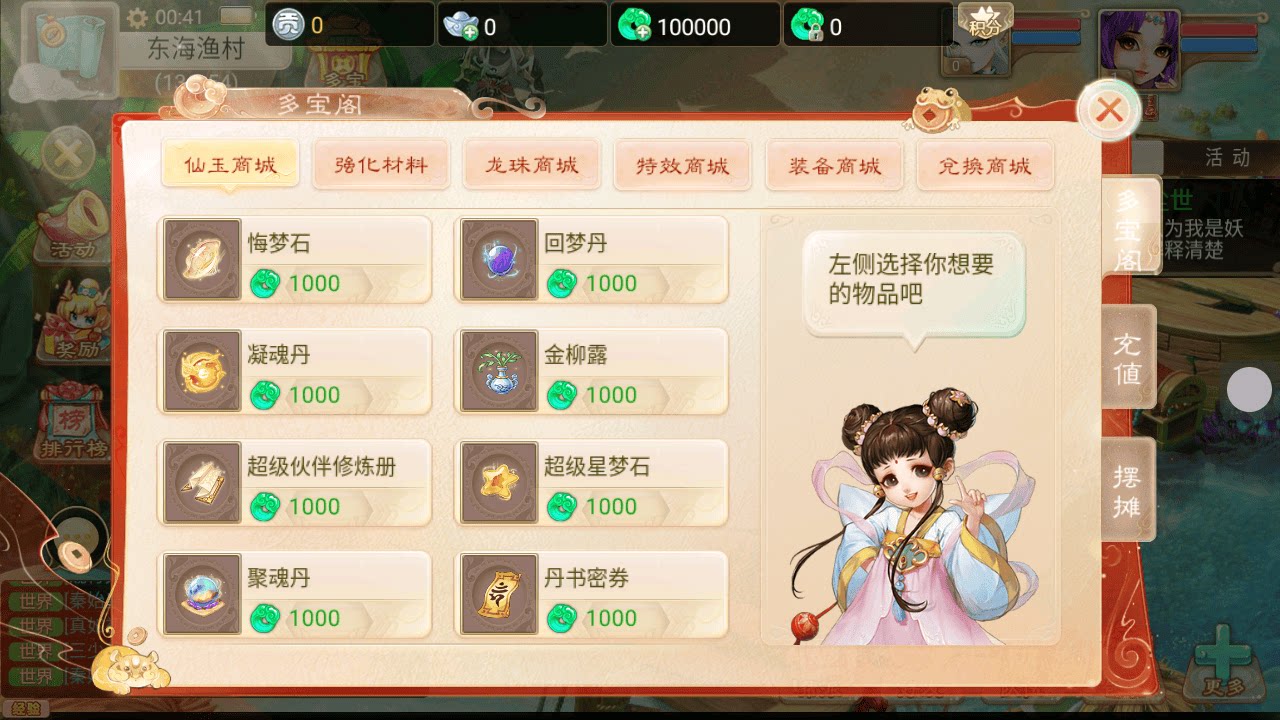Viewport: 1280px width, 720px height.
Task: Open the 装备商城 tab
Action: point(833,164)
